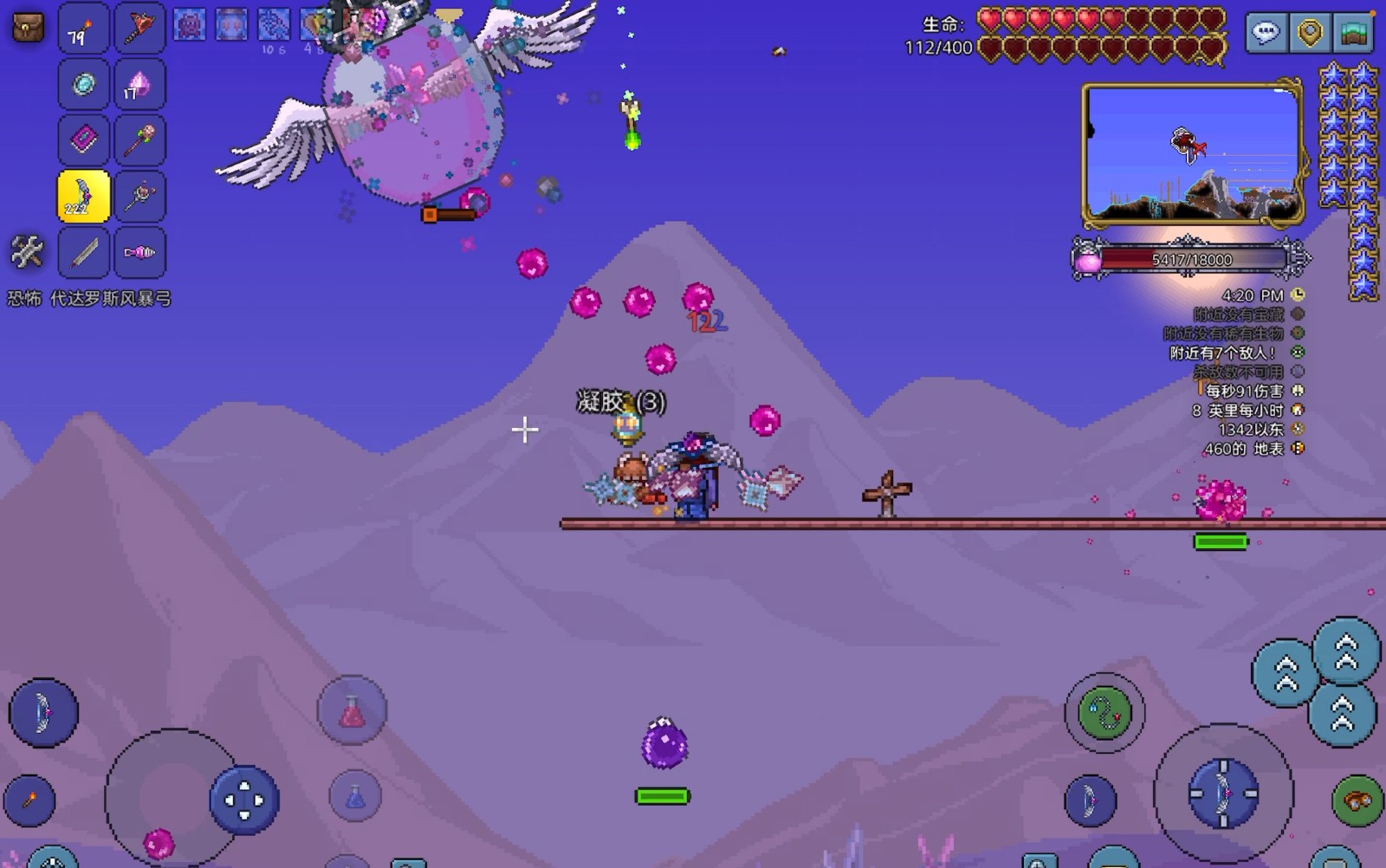
Task: Select the torch stack hotbar slot
Action: [83, 29]
